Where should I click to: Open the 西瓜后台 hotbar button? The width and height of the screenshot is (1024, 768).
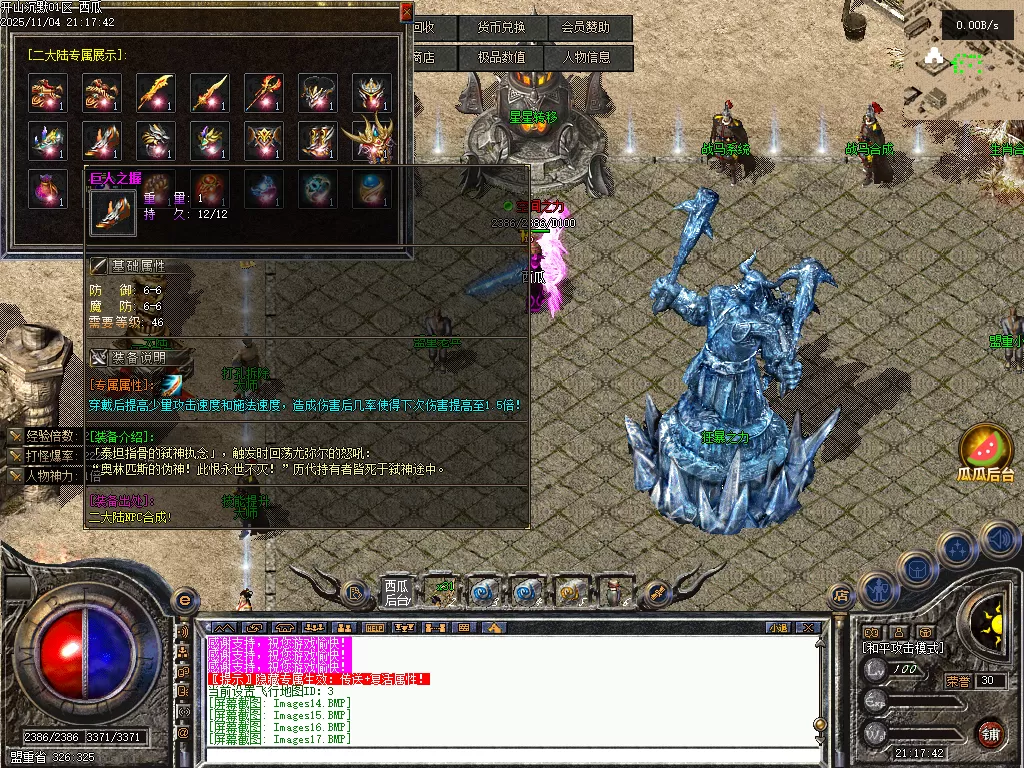point(397,592)
